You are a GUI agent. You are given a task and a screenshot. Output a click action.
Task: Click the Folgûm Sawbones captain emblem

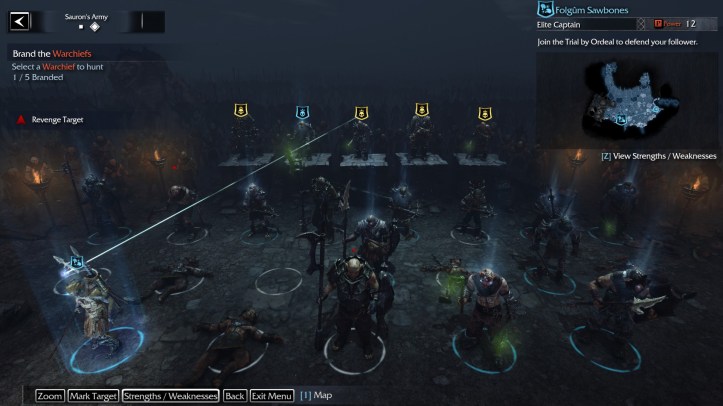click(x=546, y=10)
